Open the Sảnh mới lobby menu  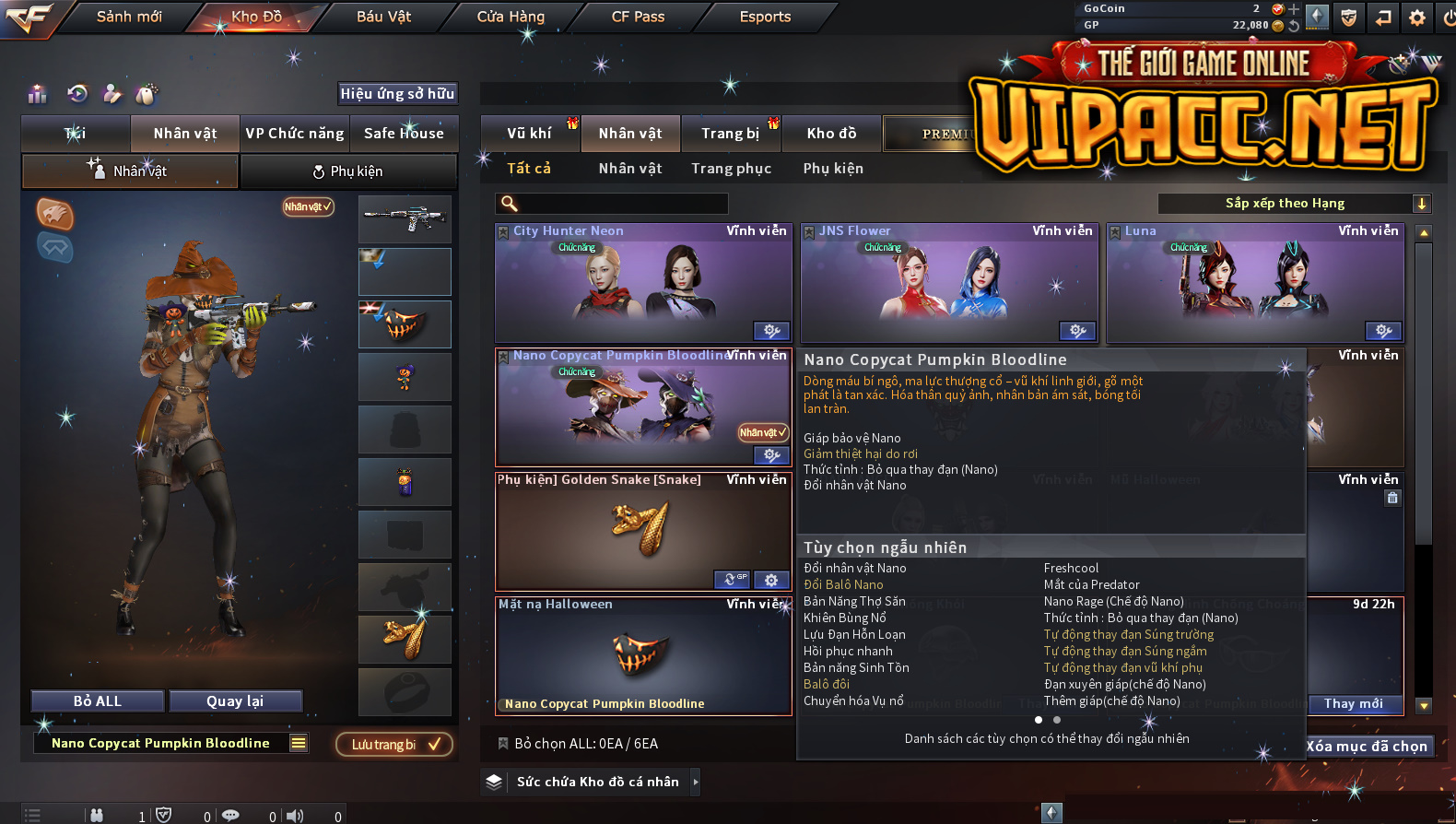(x=129, y=17)
